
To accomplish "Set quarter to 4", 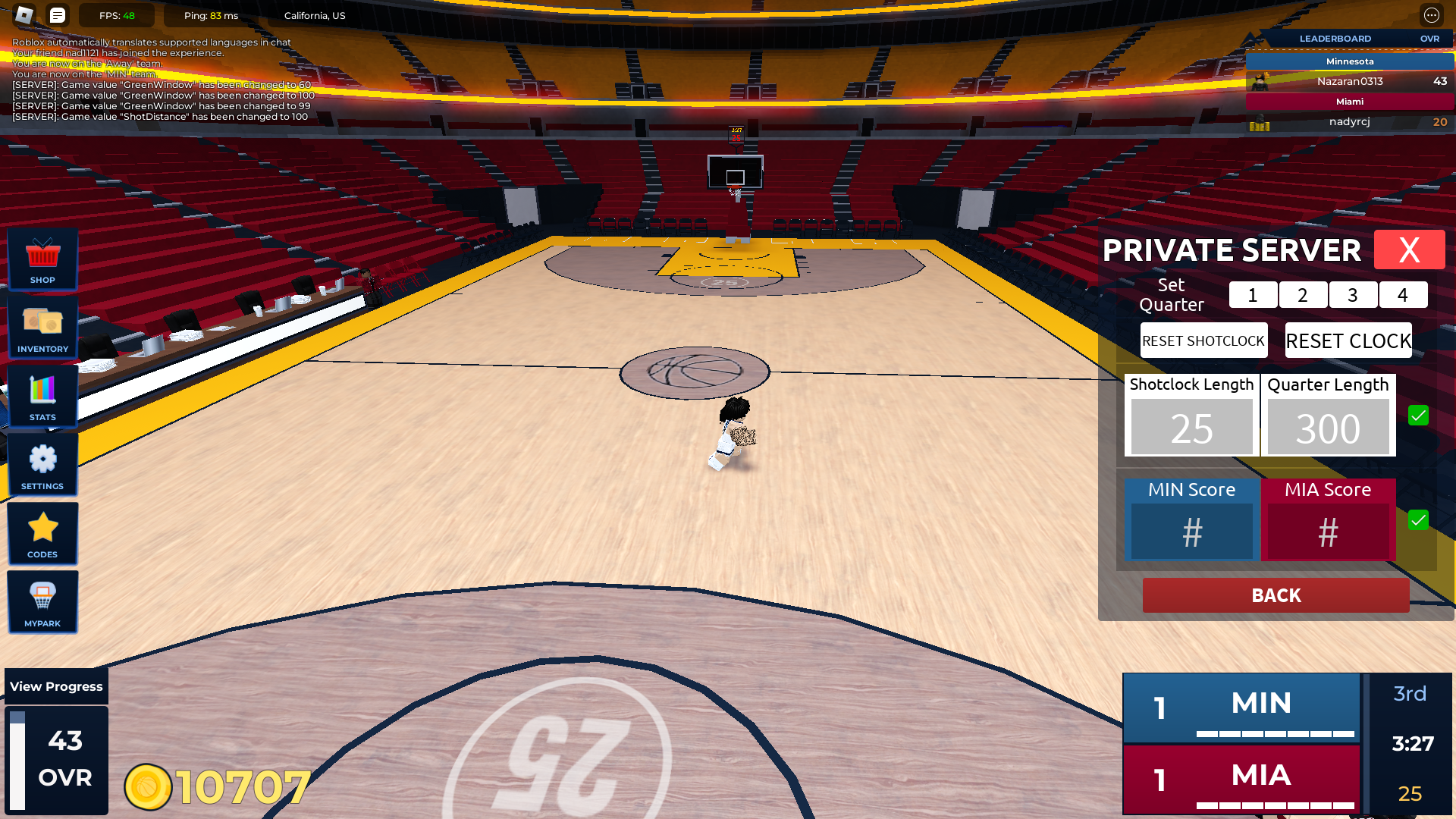I will click(1403, 295).
